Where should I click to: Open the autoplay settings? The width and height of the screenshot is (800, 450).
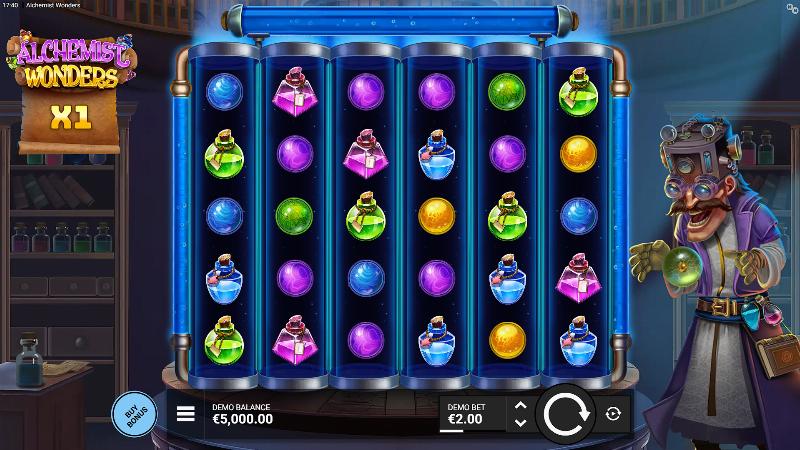click(614, 413)
